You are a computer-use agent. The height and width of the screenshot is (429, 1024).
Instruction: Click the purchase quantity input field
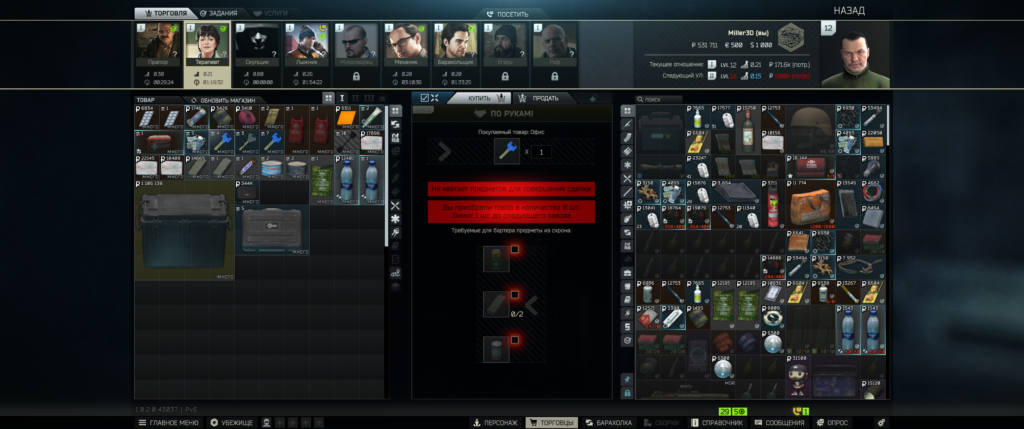[542, 151]
